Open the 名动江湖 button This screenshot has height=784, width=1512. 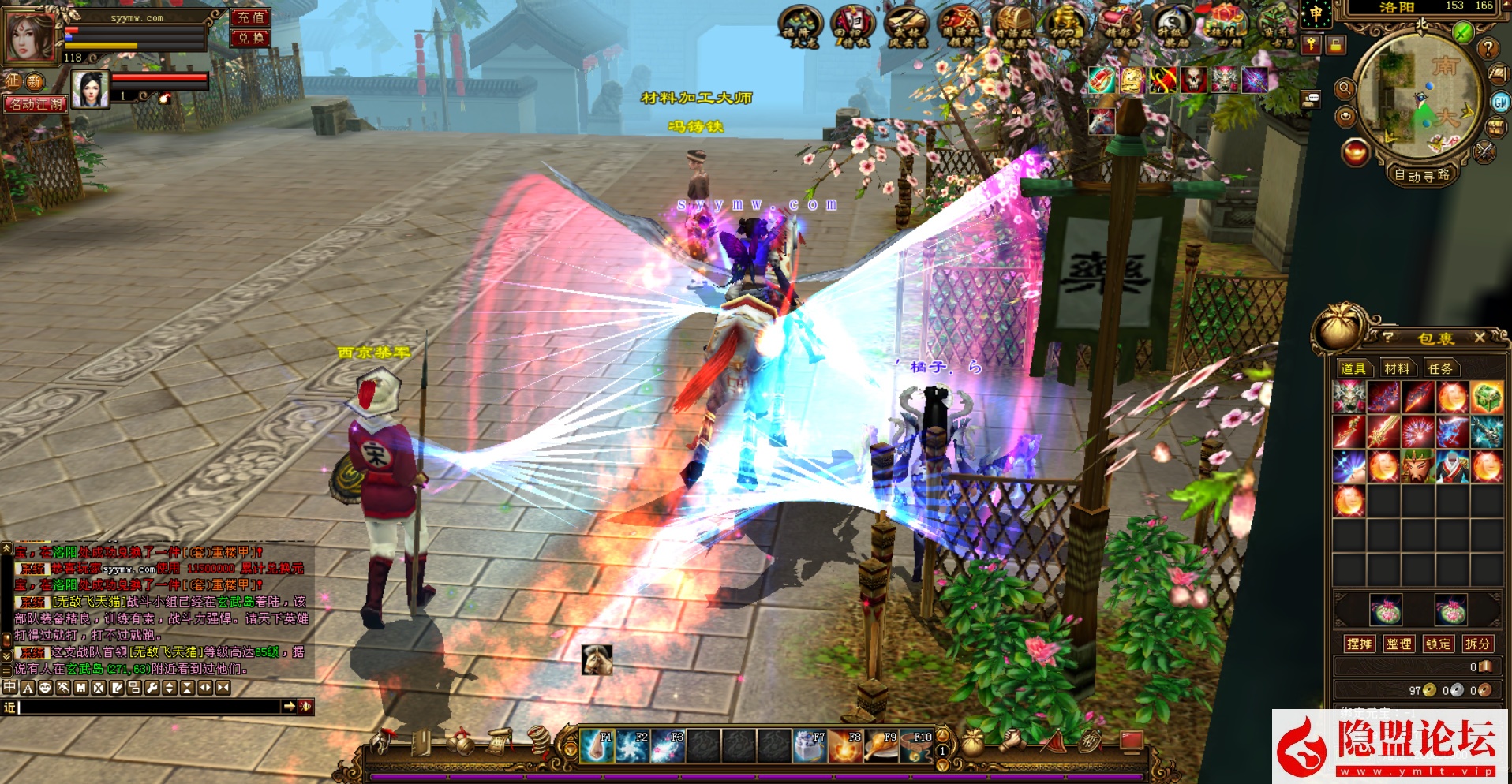(x=36, y=103)
